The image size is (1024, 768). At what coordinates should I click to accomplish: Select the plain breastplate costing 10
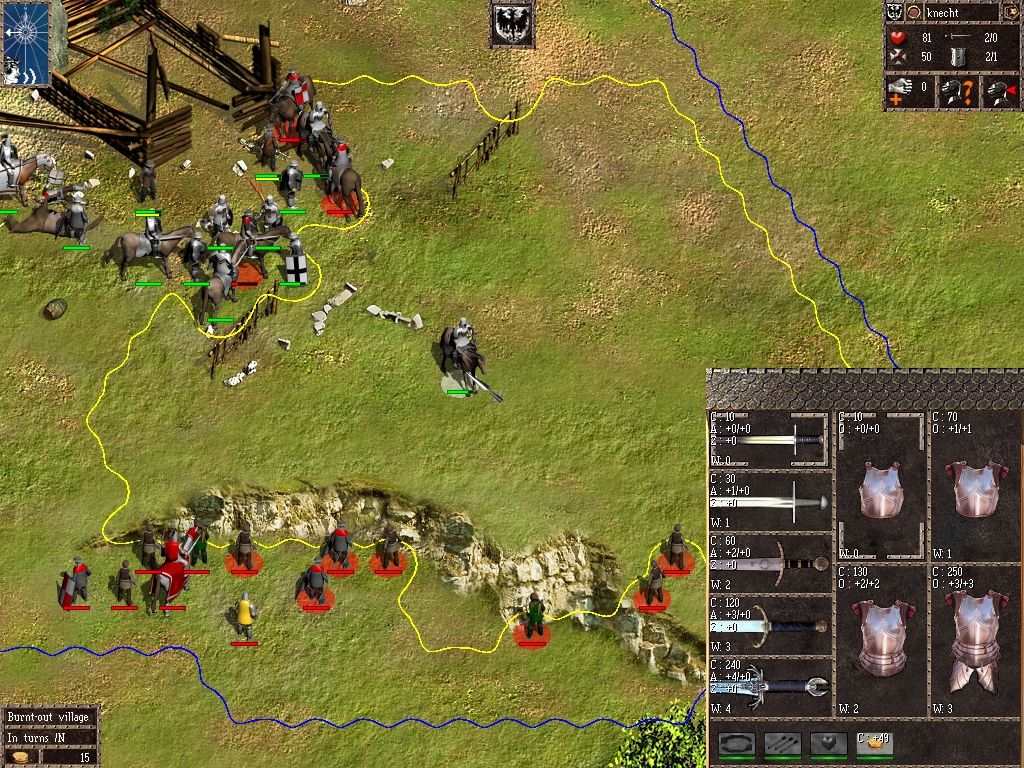pyautogui.click(x=882, y=487)
